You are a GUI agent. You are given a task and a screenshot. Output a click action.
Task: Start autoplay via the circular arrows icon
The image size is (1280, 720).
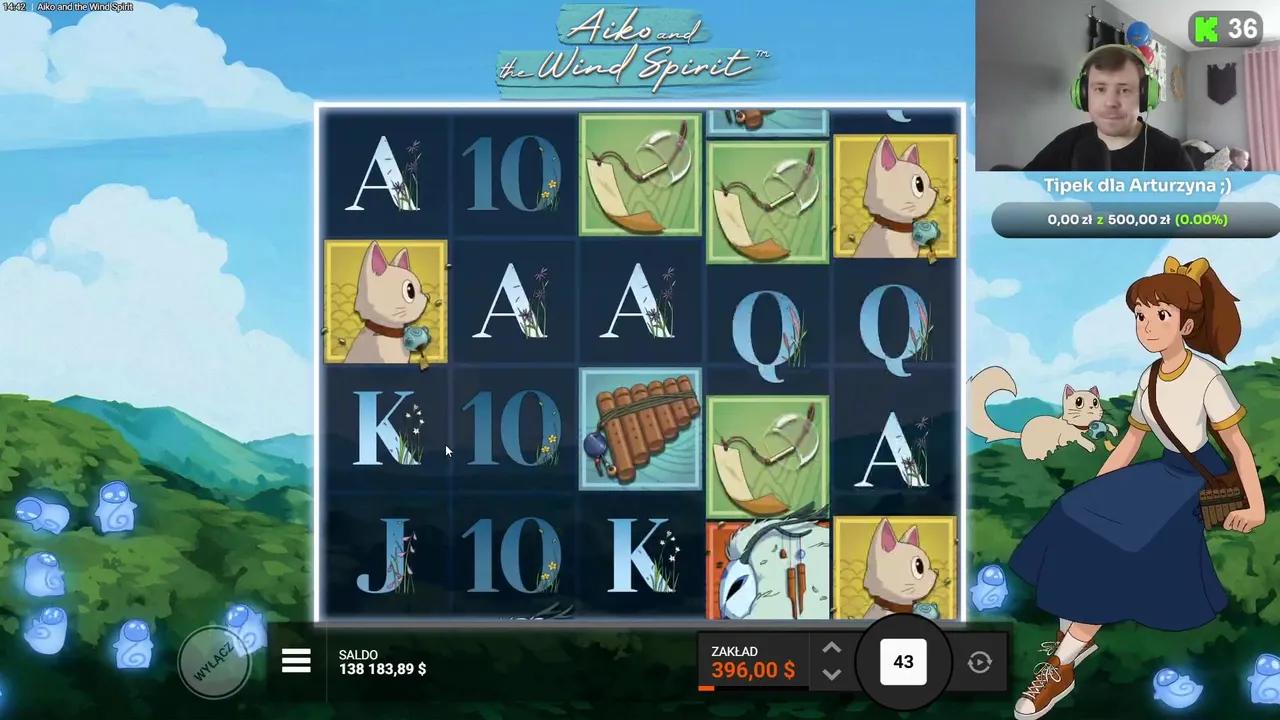point(979,661)
